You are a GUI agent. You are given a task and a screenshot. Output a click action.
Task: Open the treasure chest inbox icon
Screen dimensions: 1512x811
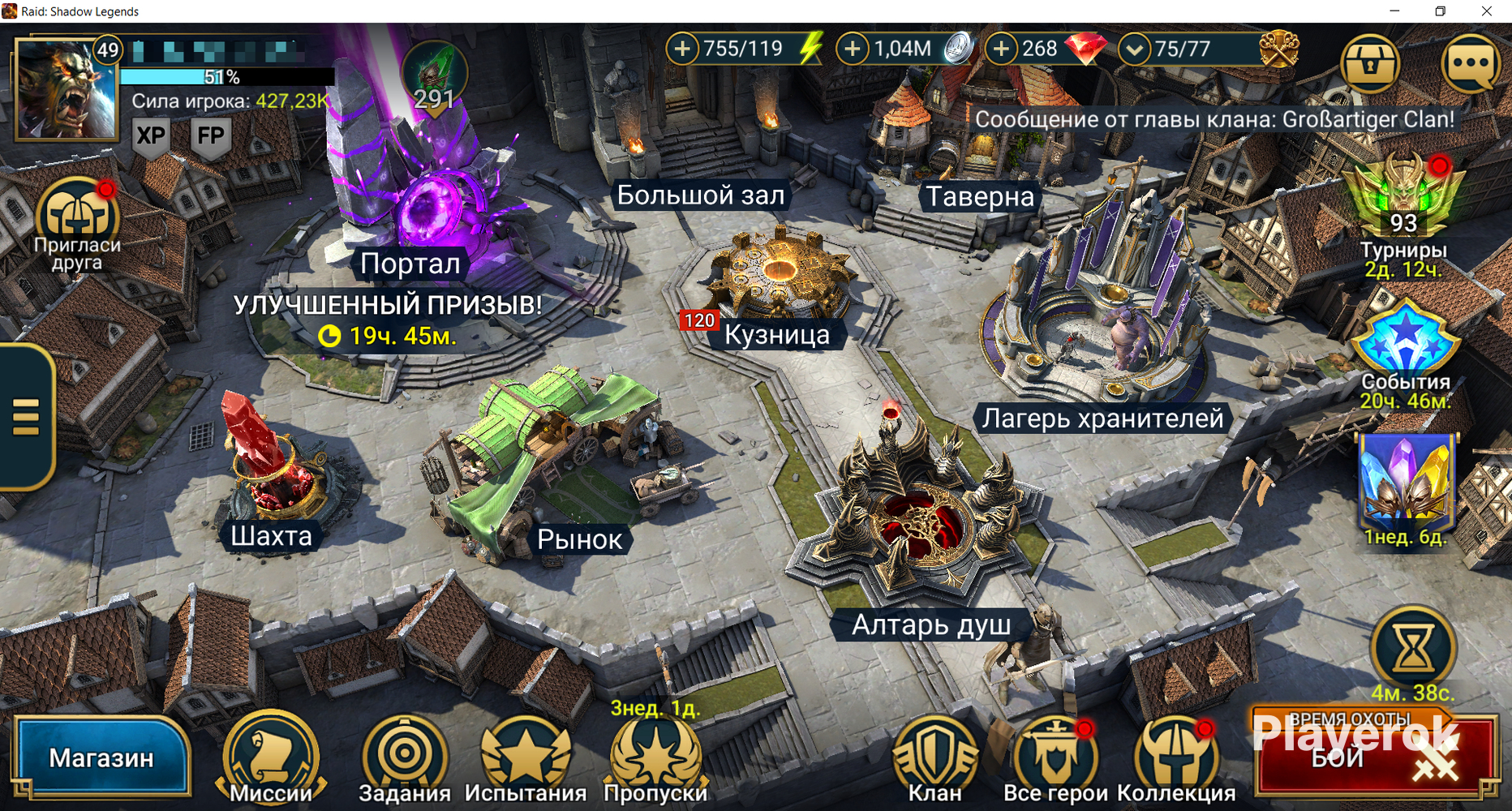pyautogui.click(x=1370, y=63)
